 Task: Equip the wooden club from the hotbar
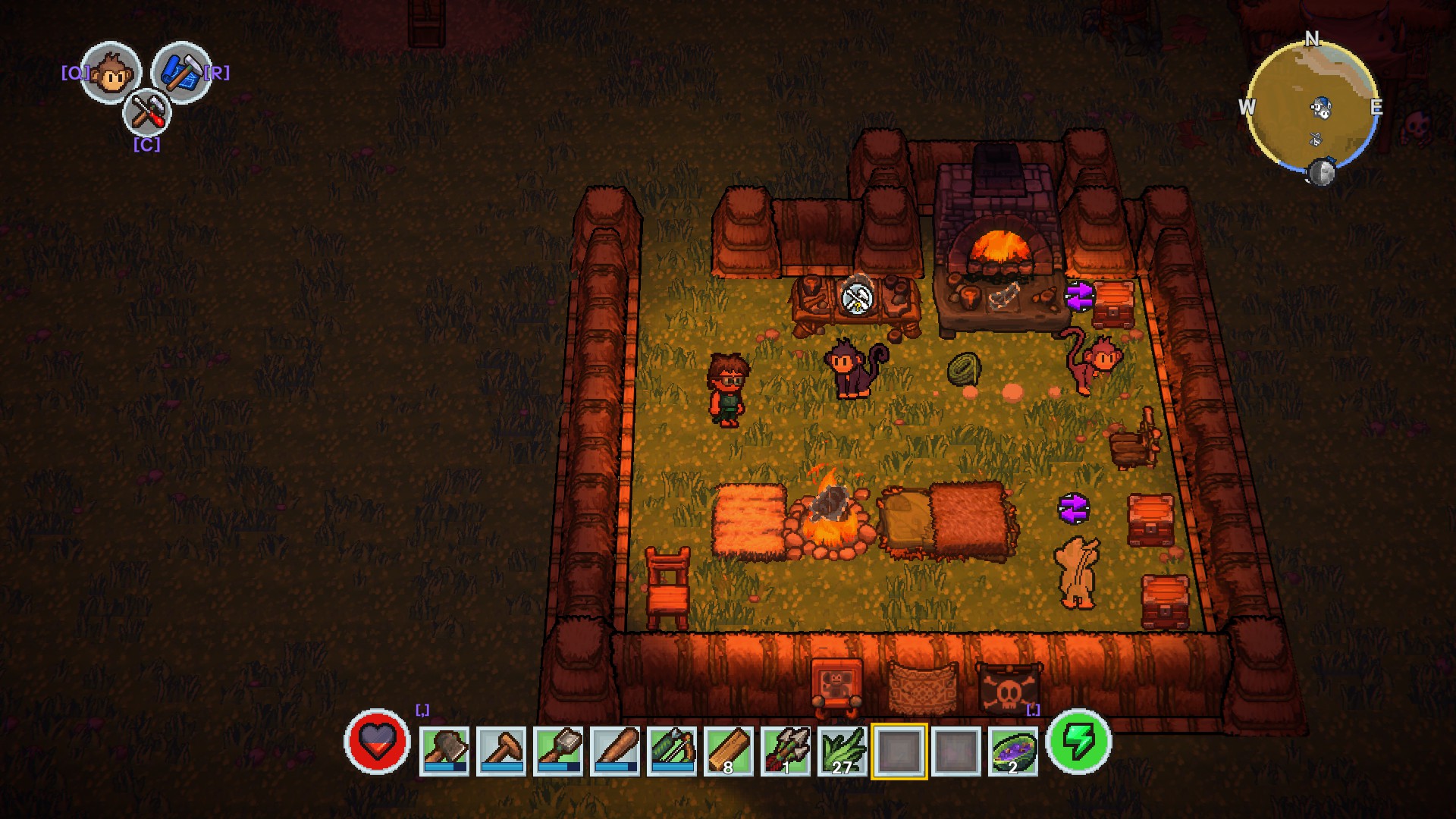(x=615, y=750)
